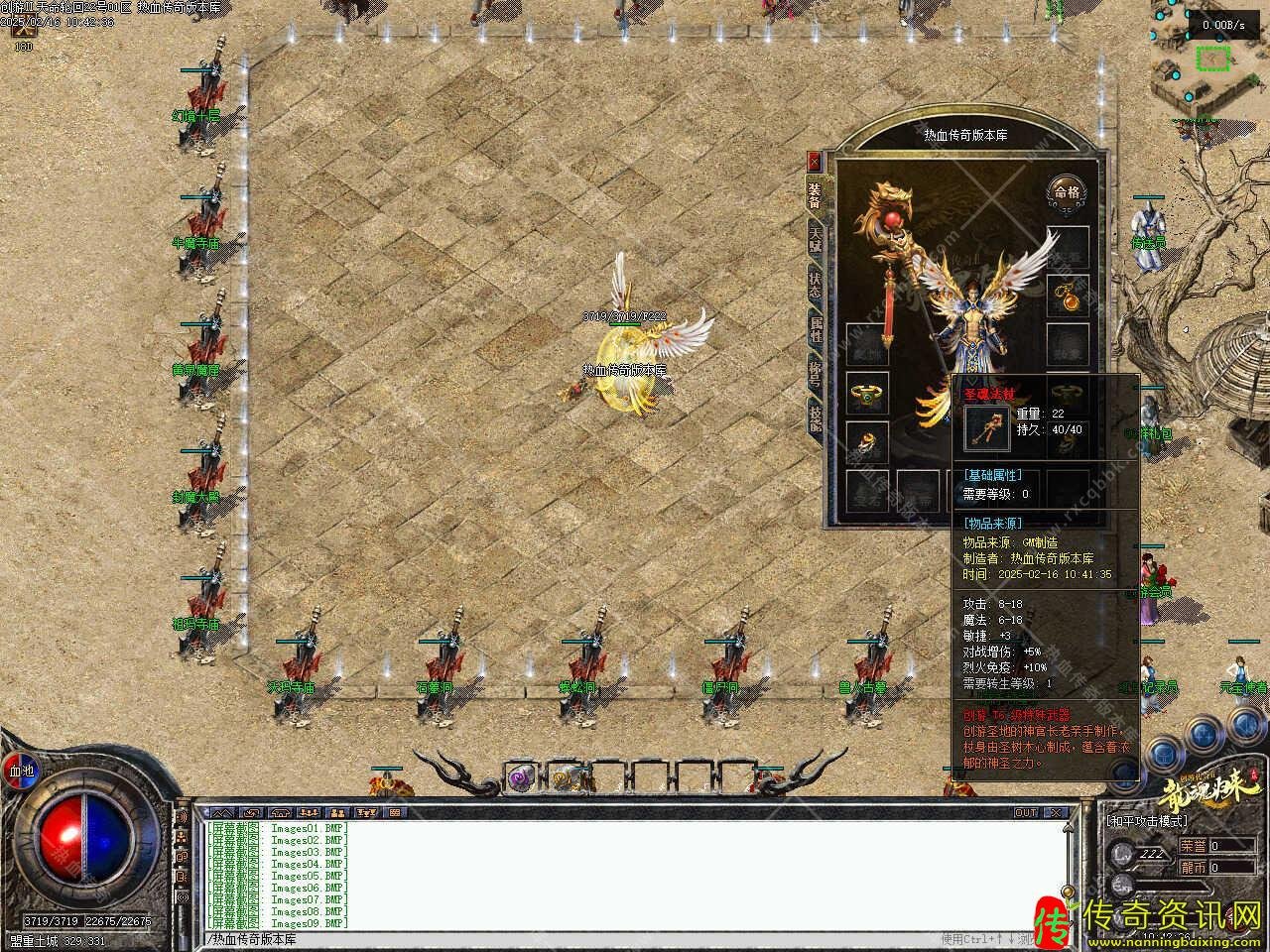Click the equipped ring slot below the bracelet
Viewport: 1270px width, 952px height.
(866, 442)
